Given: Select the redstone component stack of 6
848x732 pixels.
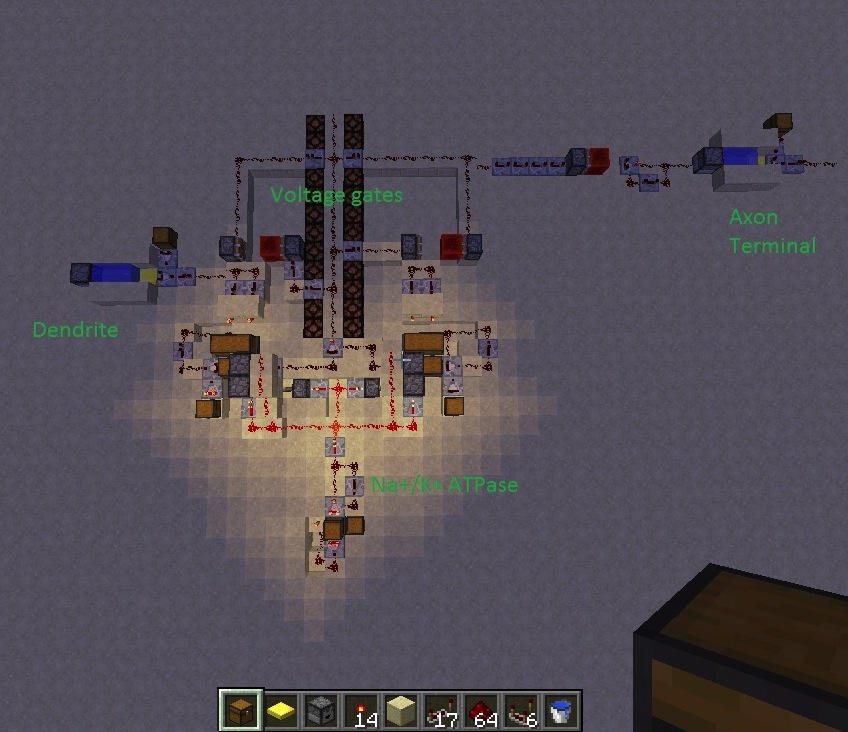Looking at the screenshot, I should coord(521,710).
